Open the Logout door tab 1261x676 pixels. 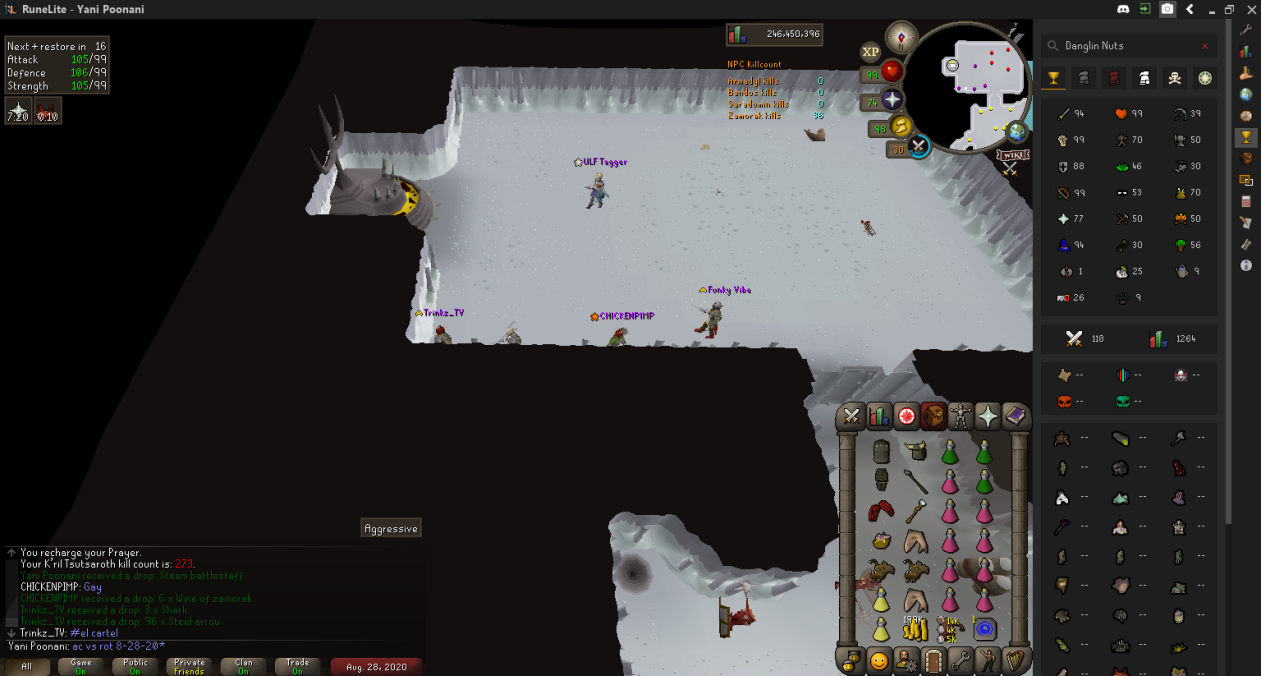(x=934, y=660)
